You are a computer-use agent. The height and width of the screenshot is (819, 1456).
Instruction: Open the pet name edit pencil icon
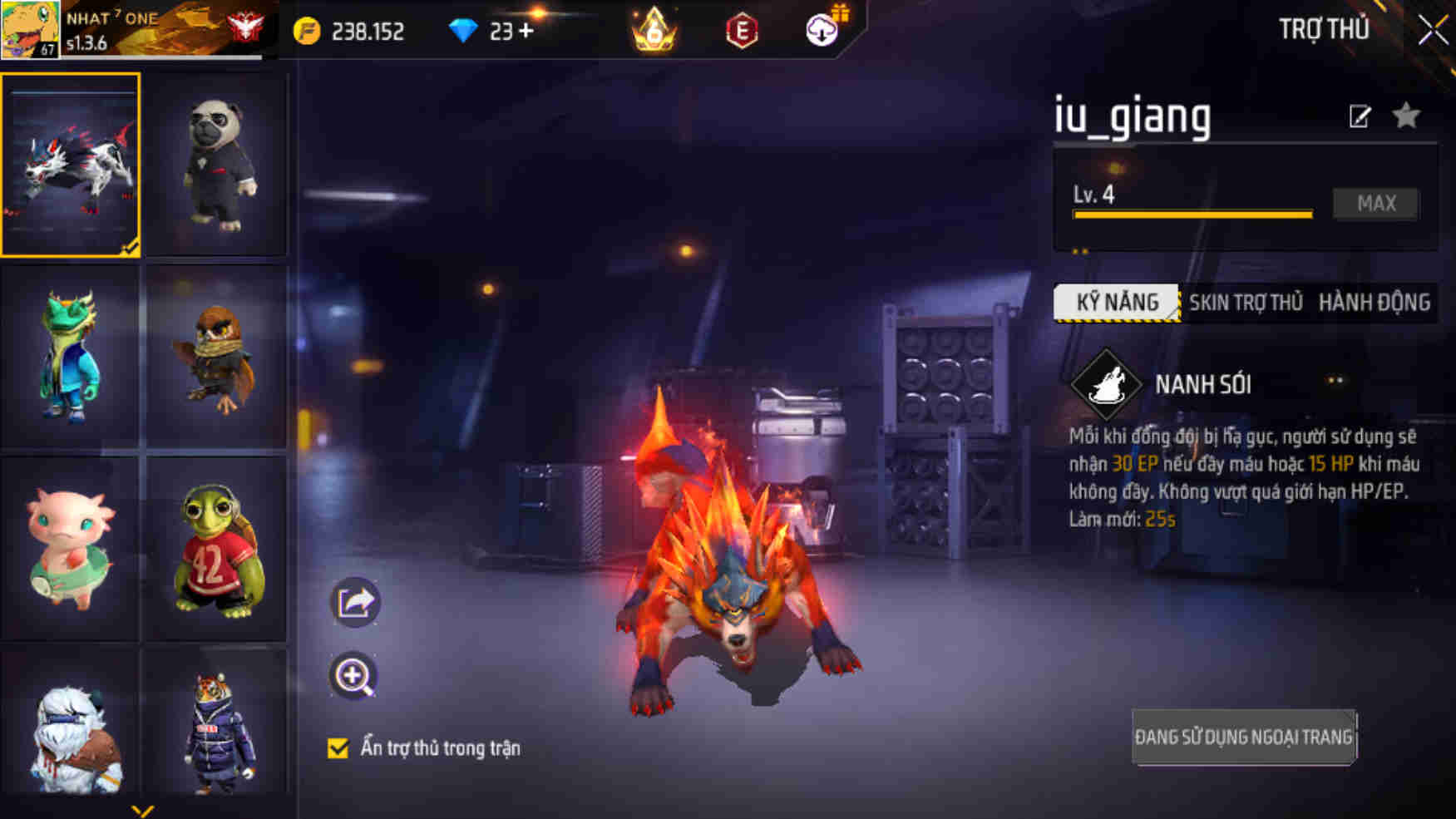pyautogui.click(x=1359, y=116)
